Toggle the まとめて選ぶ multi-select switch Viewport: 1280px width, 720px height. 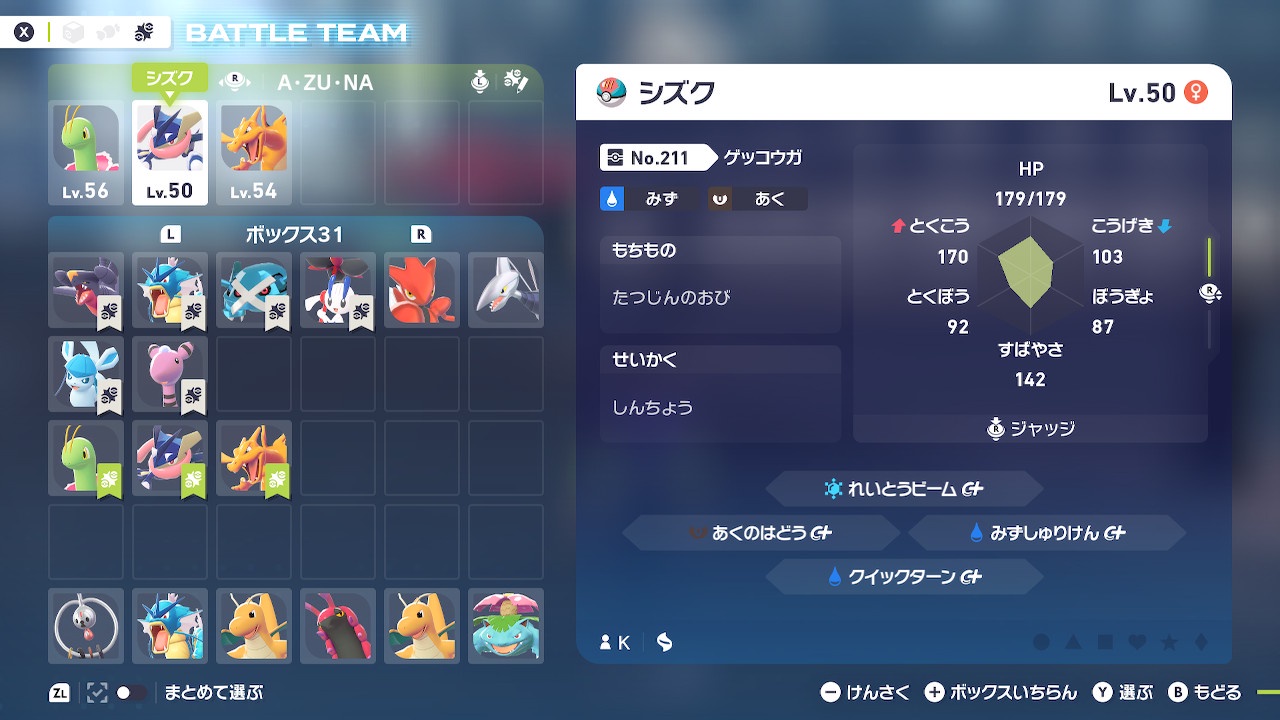(131, 692)
